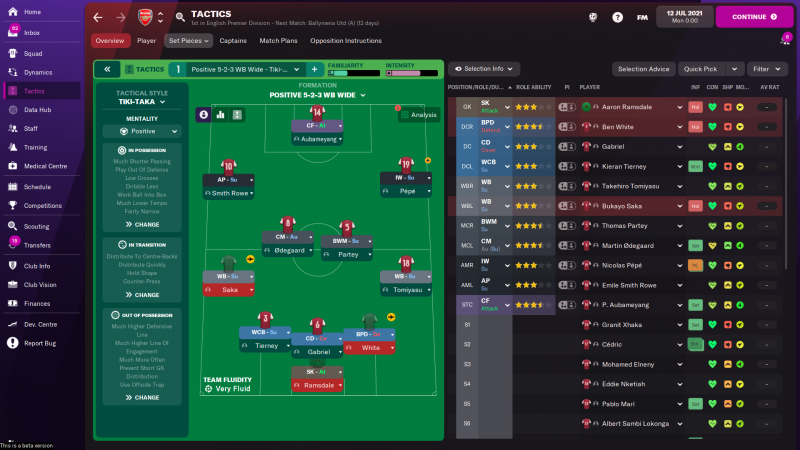Change the In Possession instructions
Image resolution: width=800 pixels, height=450 pixels.
coord(142,225)
